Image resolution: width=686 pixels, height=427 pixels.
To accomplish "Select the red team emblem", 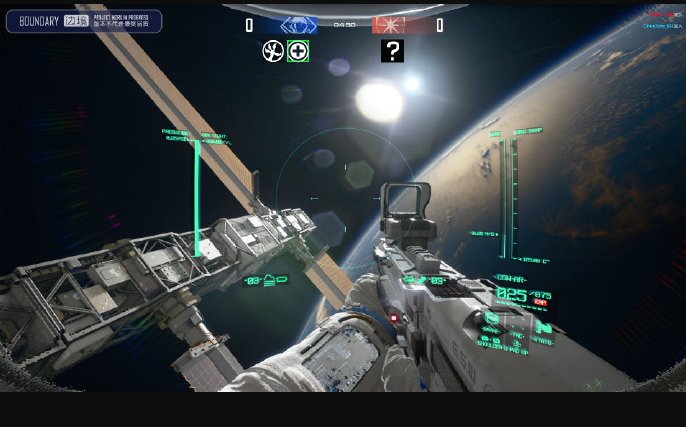I will click(x=391, y=25).
